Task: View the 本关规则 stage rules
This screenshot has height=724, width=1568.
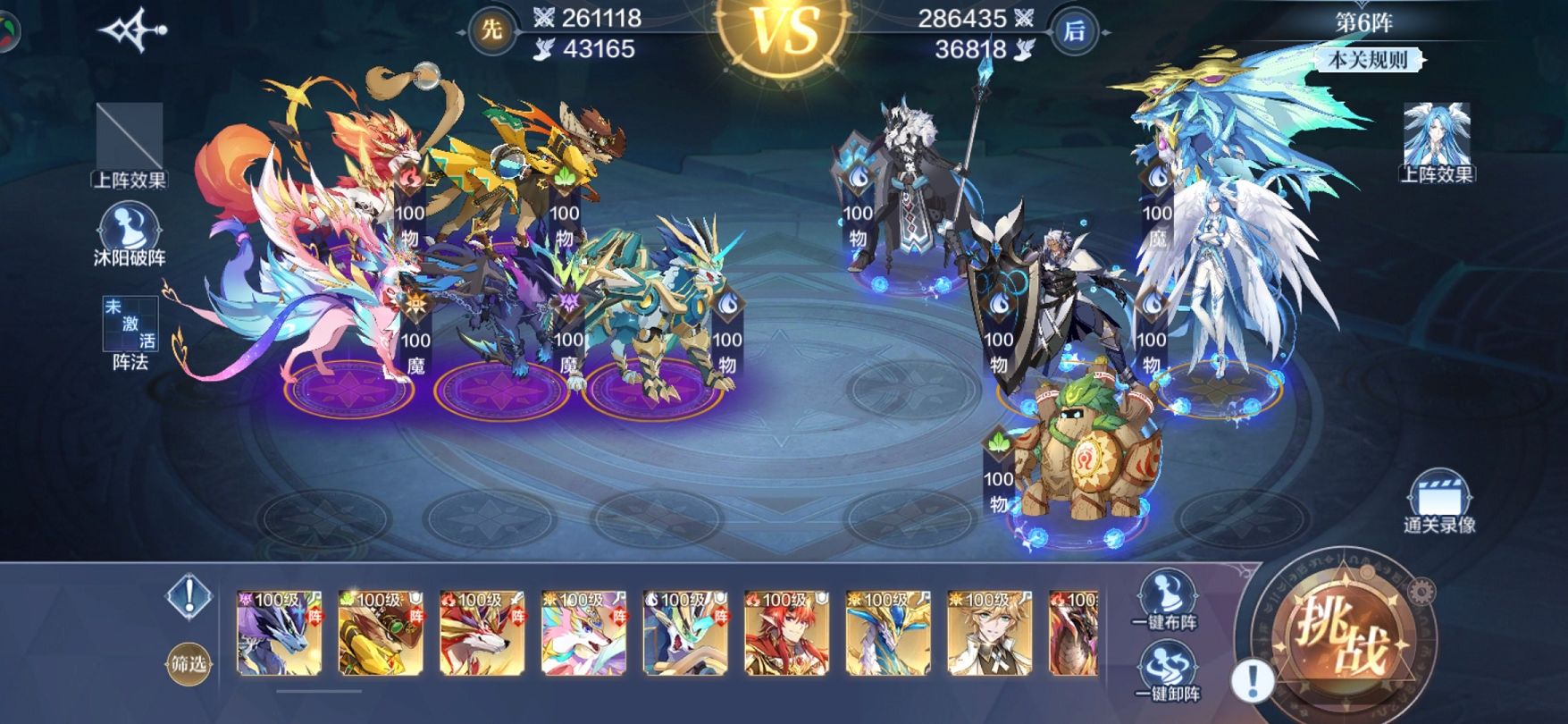Action: click(1368, 61)
